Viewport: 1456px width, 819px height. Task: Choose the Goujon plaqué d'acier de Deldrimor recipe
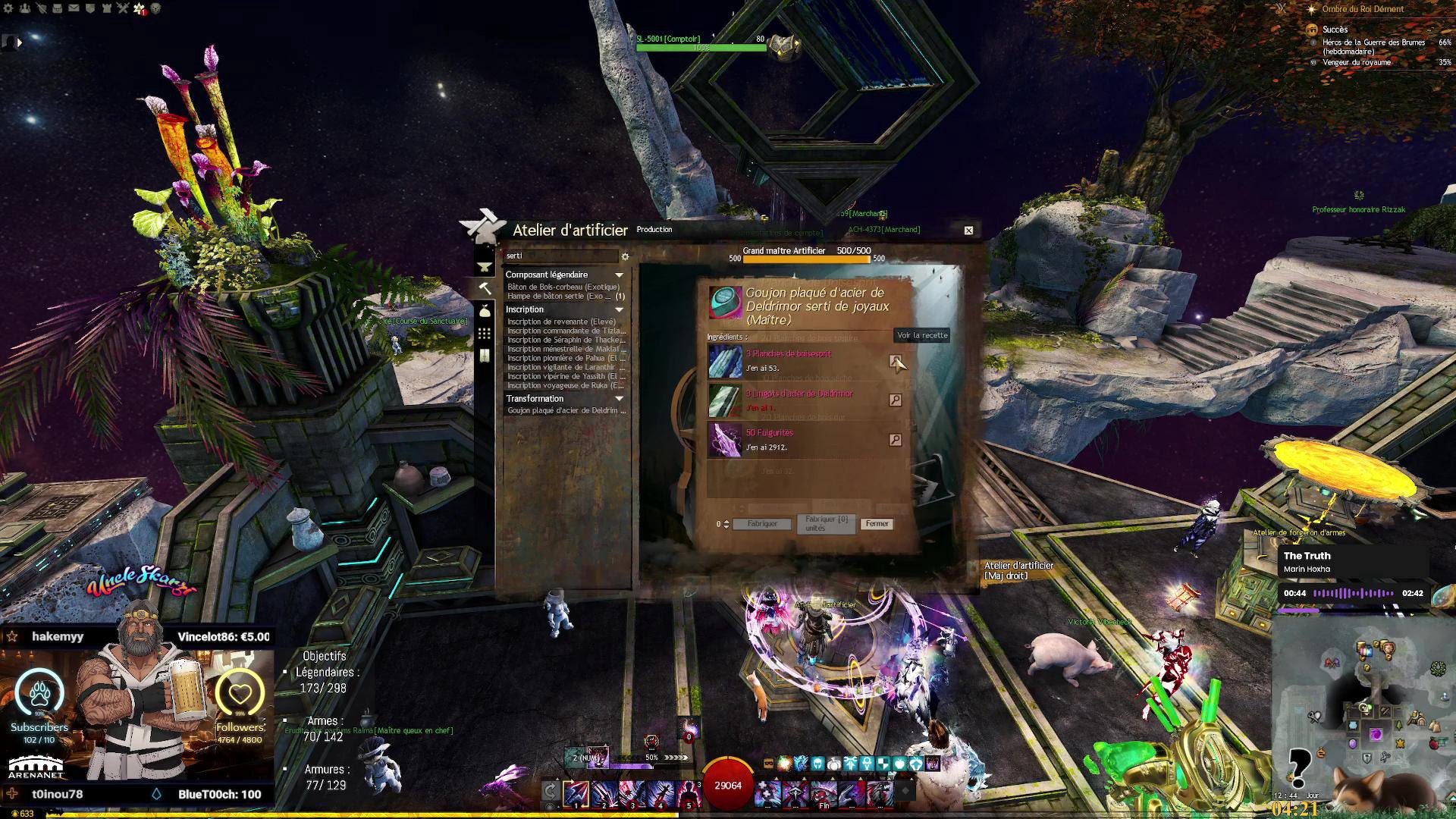pos(566,411)
